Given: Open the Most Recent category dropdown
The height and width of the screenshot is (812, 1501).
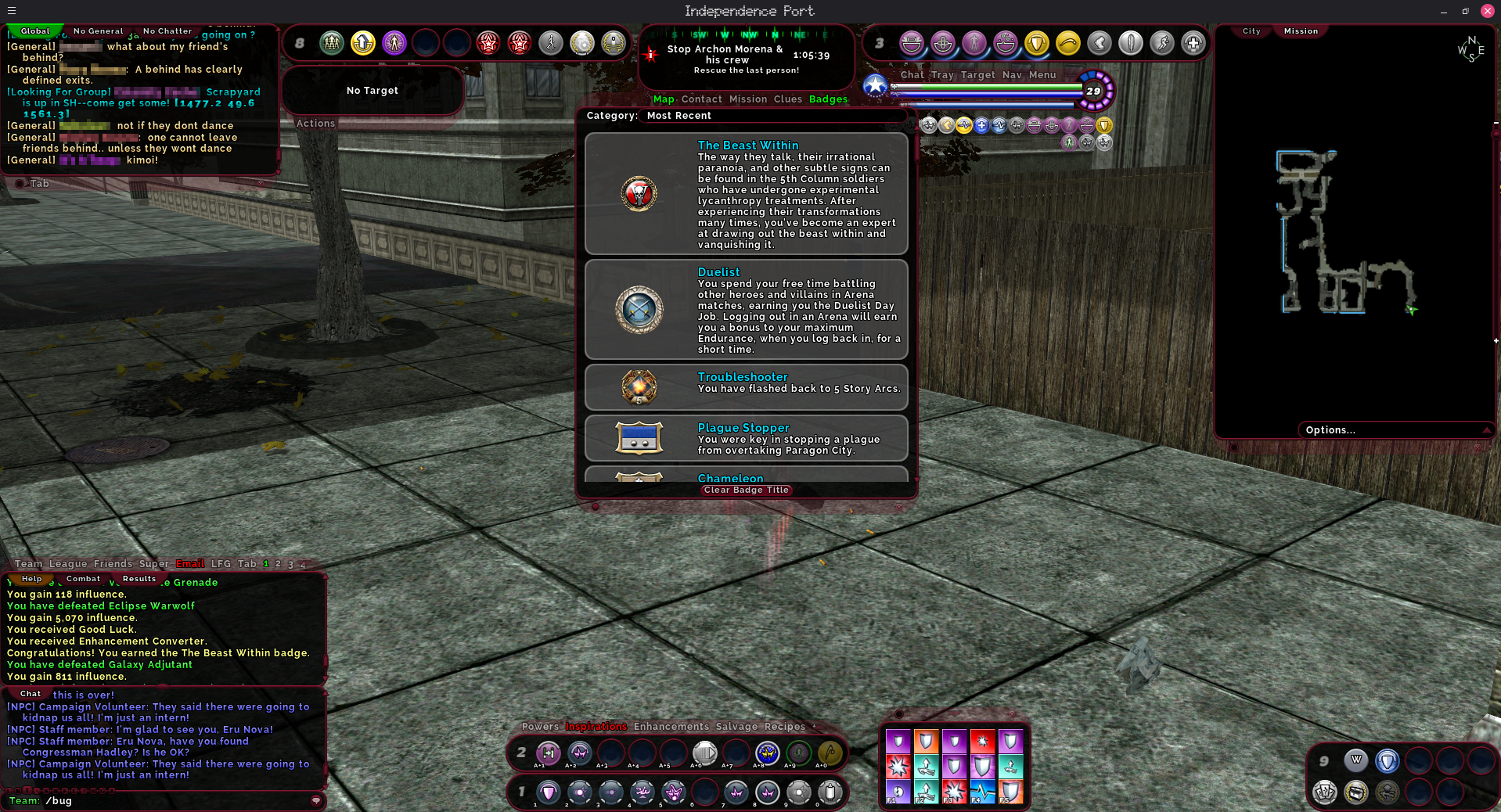Looking at the screenshot, I should 679,116.
